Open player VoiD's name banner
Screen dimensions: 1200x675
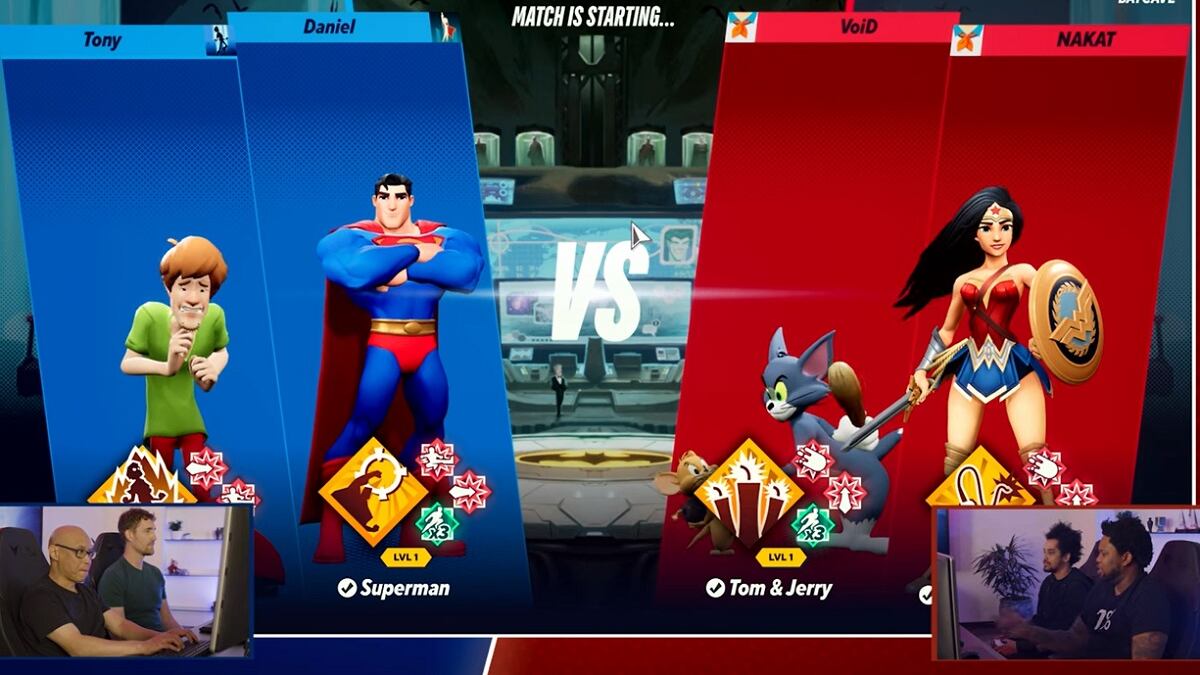[858, 27]
